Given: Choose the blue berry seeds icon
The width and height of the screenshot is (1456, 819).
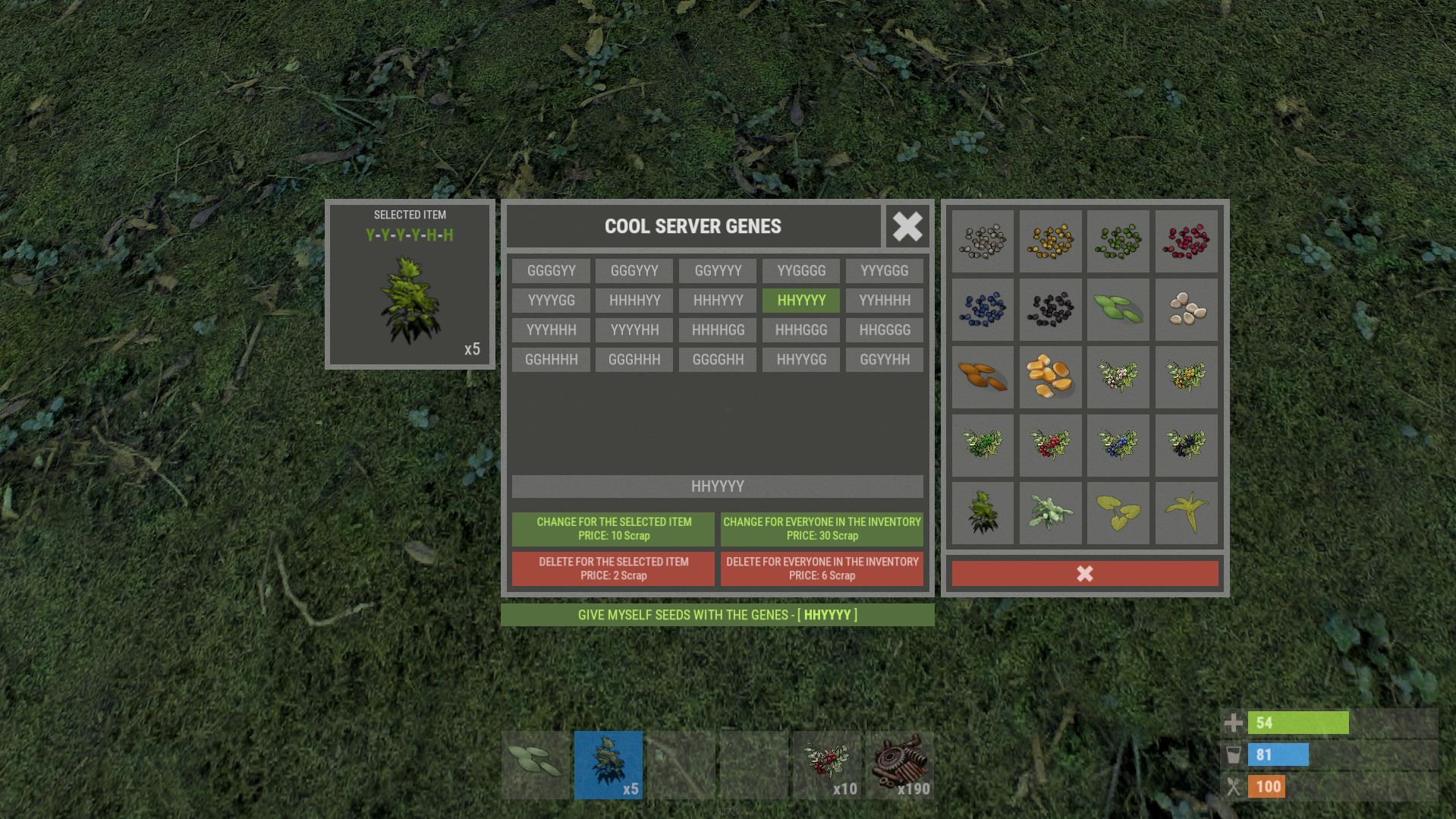Looking at the screenshot, I should point(983,310).
